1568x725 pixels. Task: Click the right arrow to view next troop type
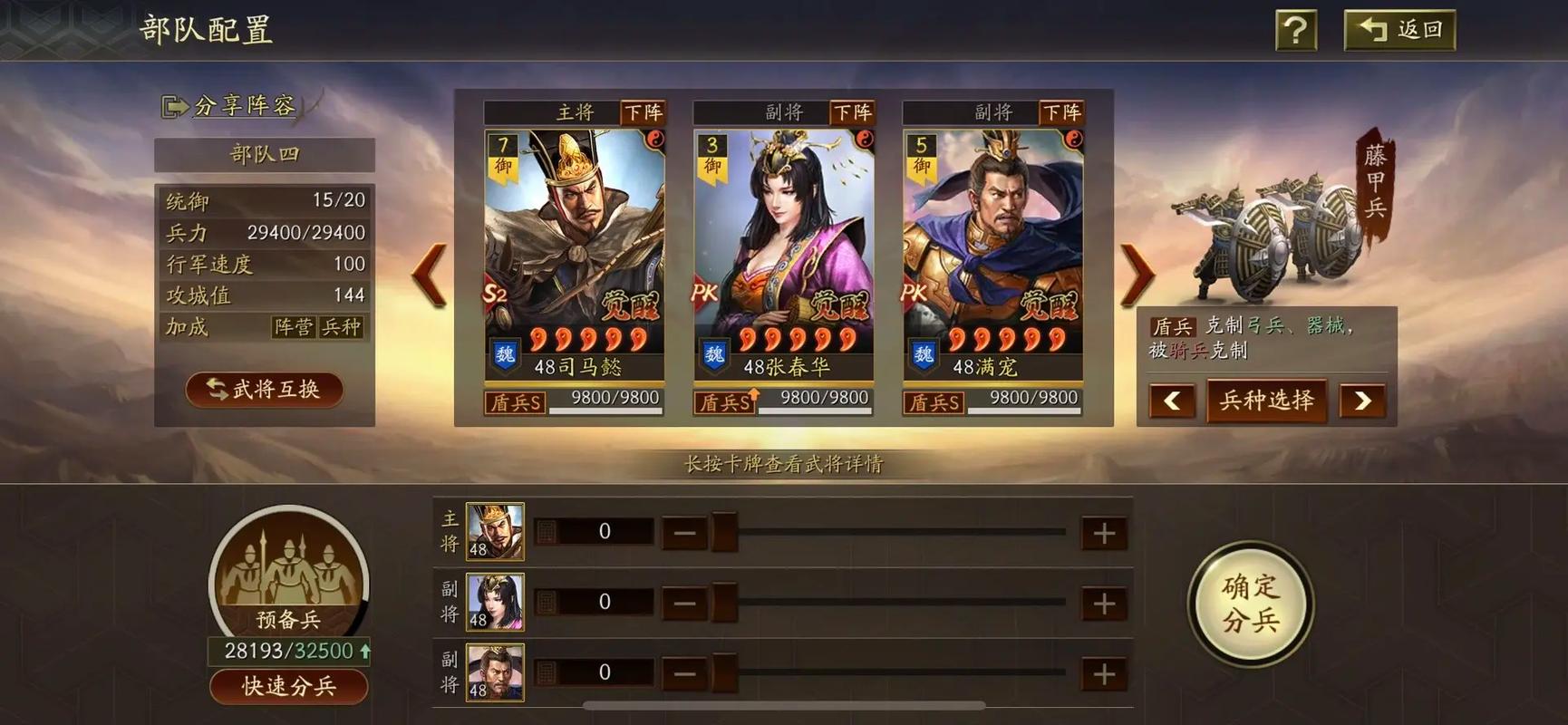tap(1364, 401)
